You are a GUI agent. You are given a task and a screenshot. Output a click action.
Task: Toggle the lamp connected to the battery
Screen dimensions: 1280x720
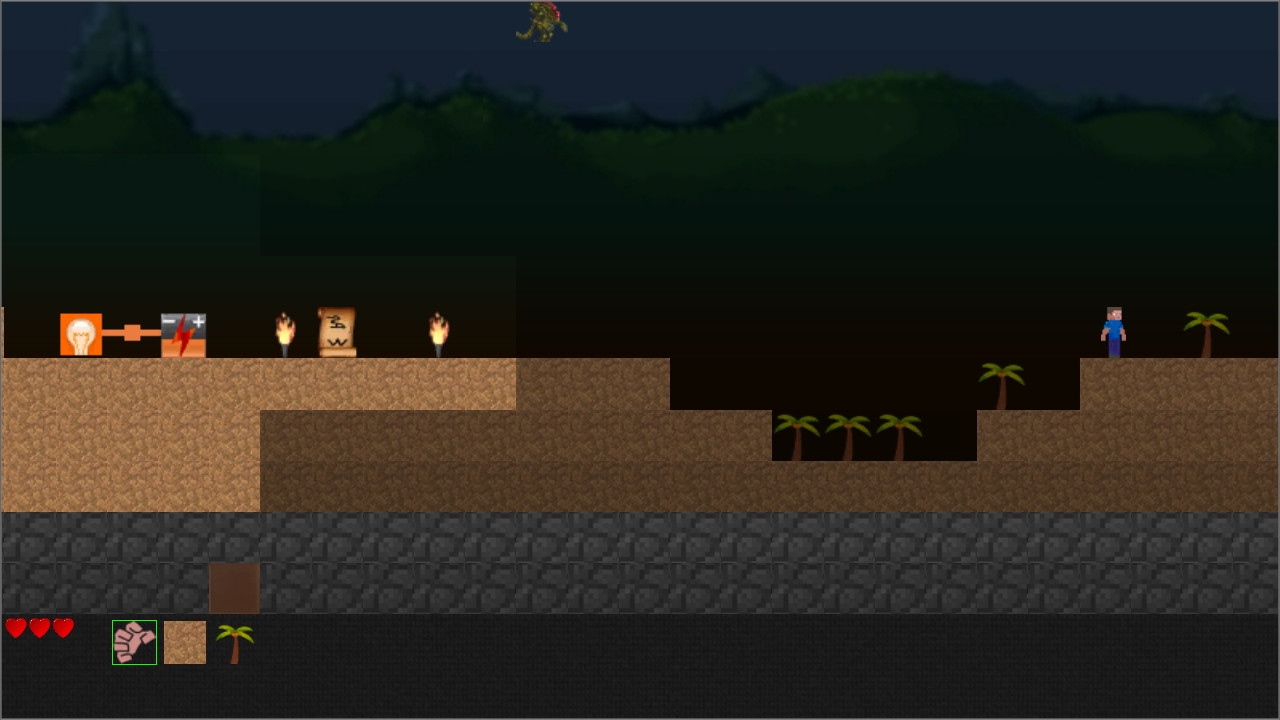81,333
